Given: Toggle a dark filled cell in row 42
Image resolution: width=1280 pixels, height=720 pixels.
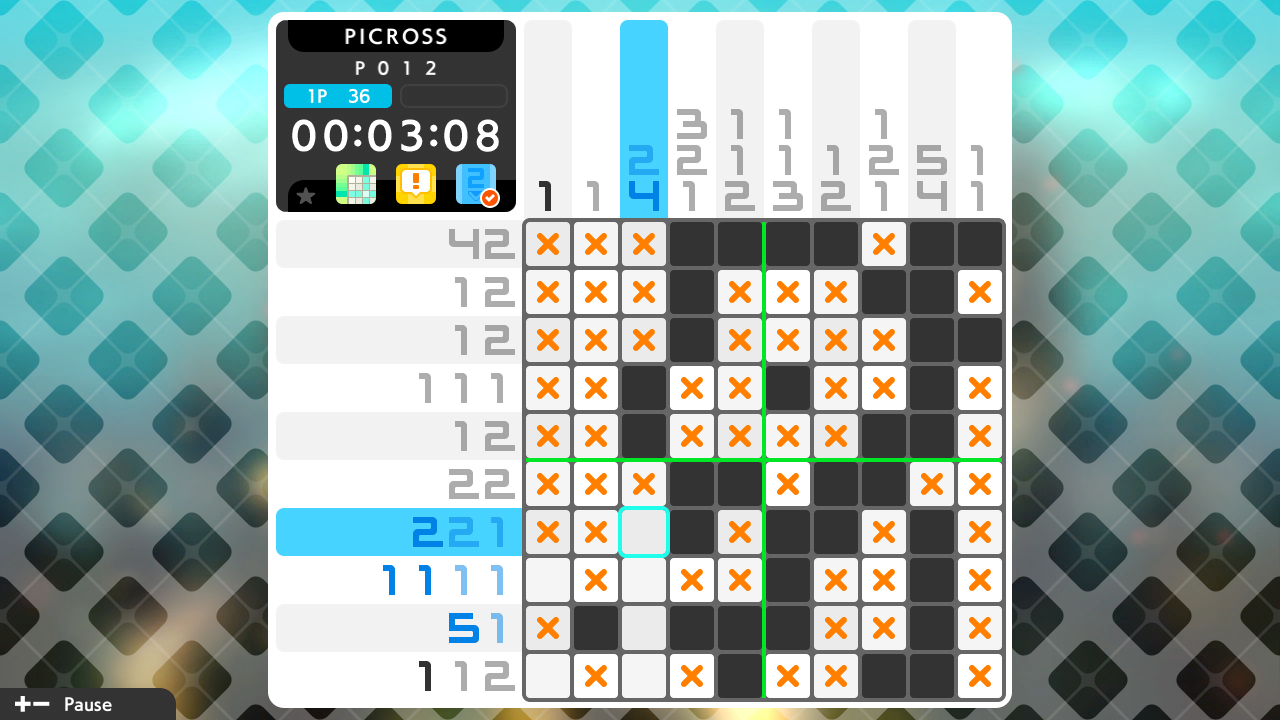Looking at the screenshot, I should (x=692, y=244).
